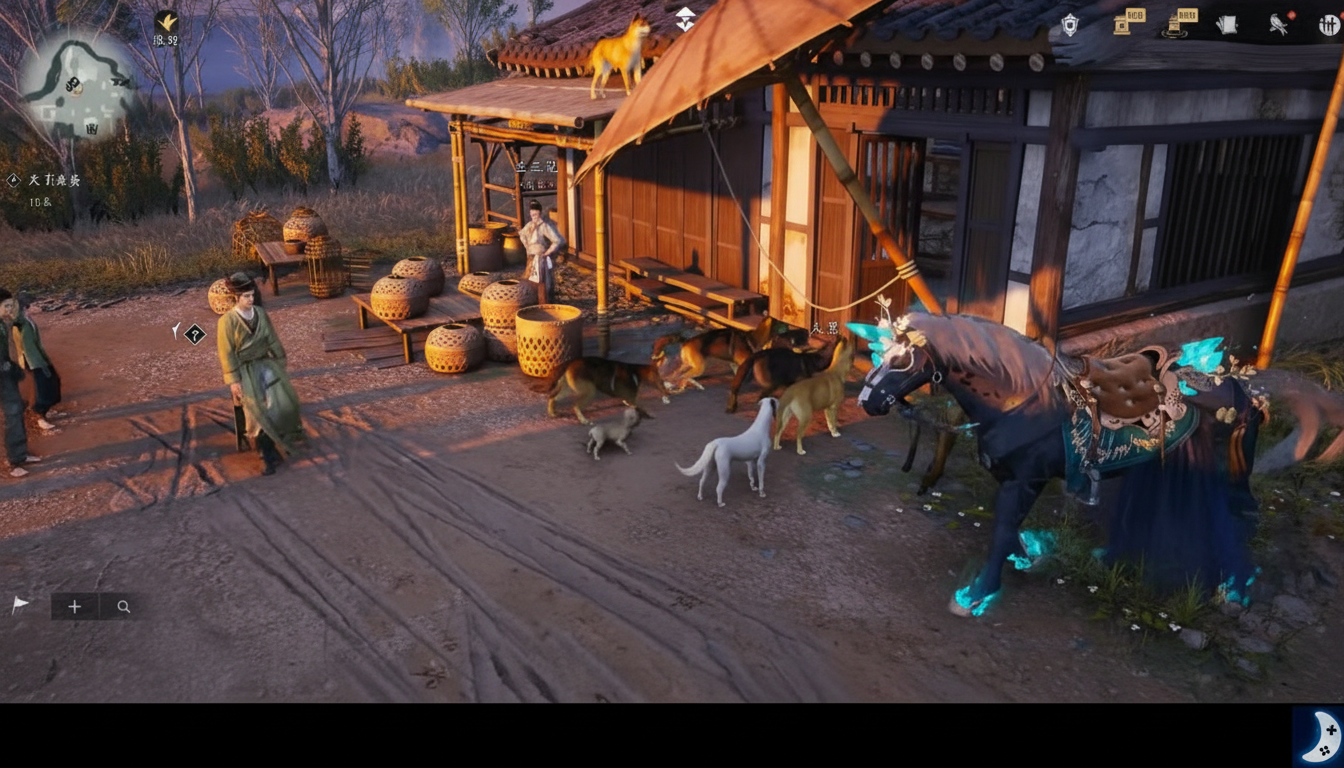This screenshot has height=768, width=1344.
Task: Open the letters/mail icon in the HUD
Action: point(1225,24)
